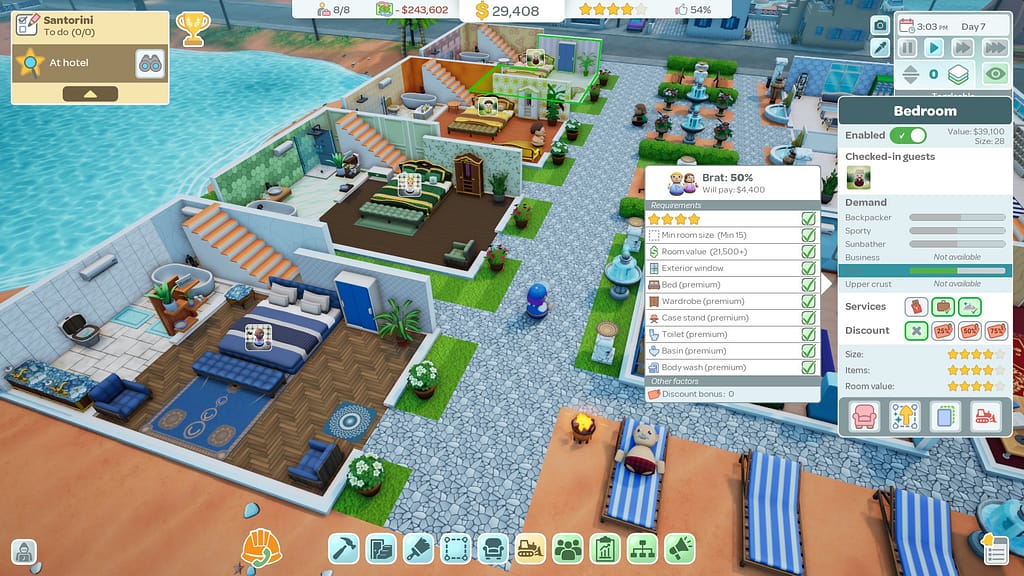Collapse the Santorini to-do panel
The image size is (1024, 576).
[x=90, y=94]
